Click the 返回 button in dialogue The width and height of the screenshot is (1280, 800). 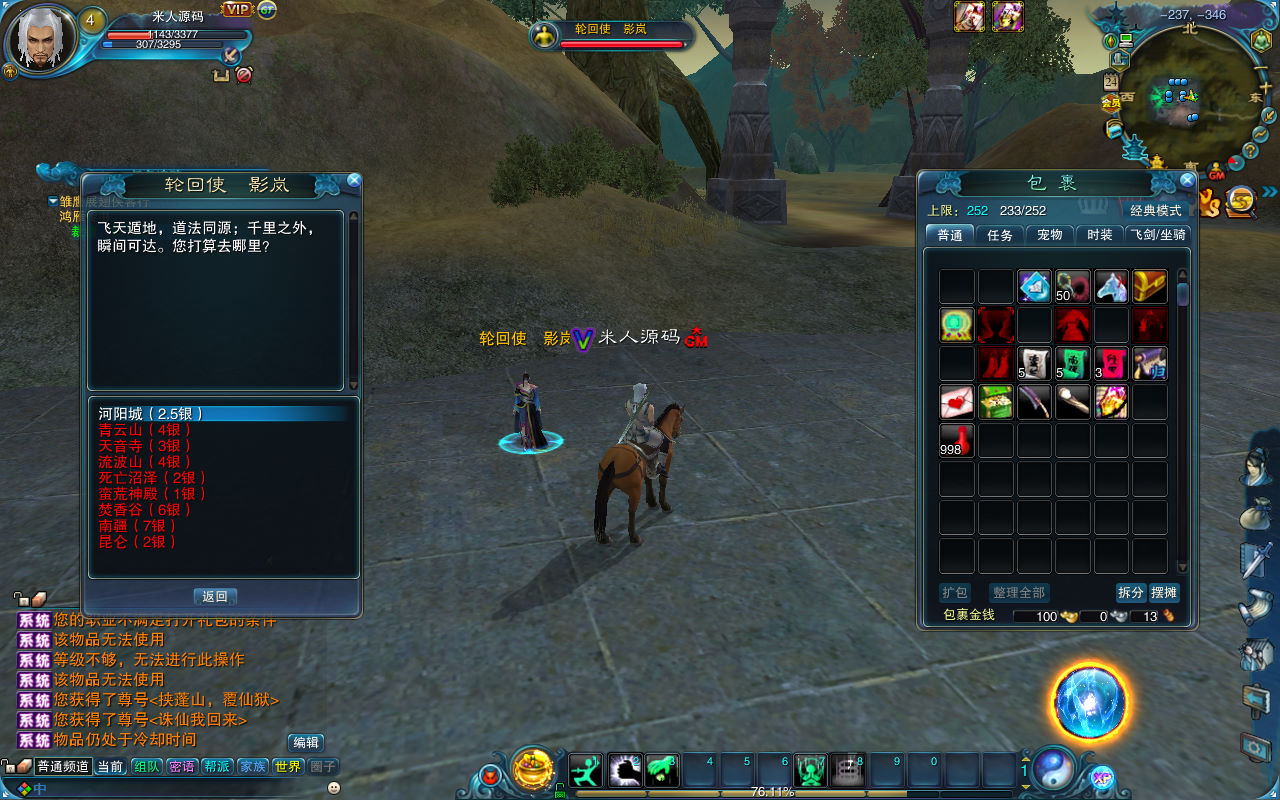click(215, 597)
